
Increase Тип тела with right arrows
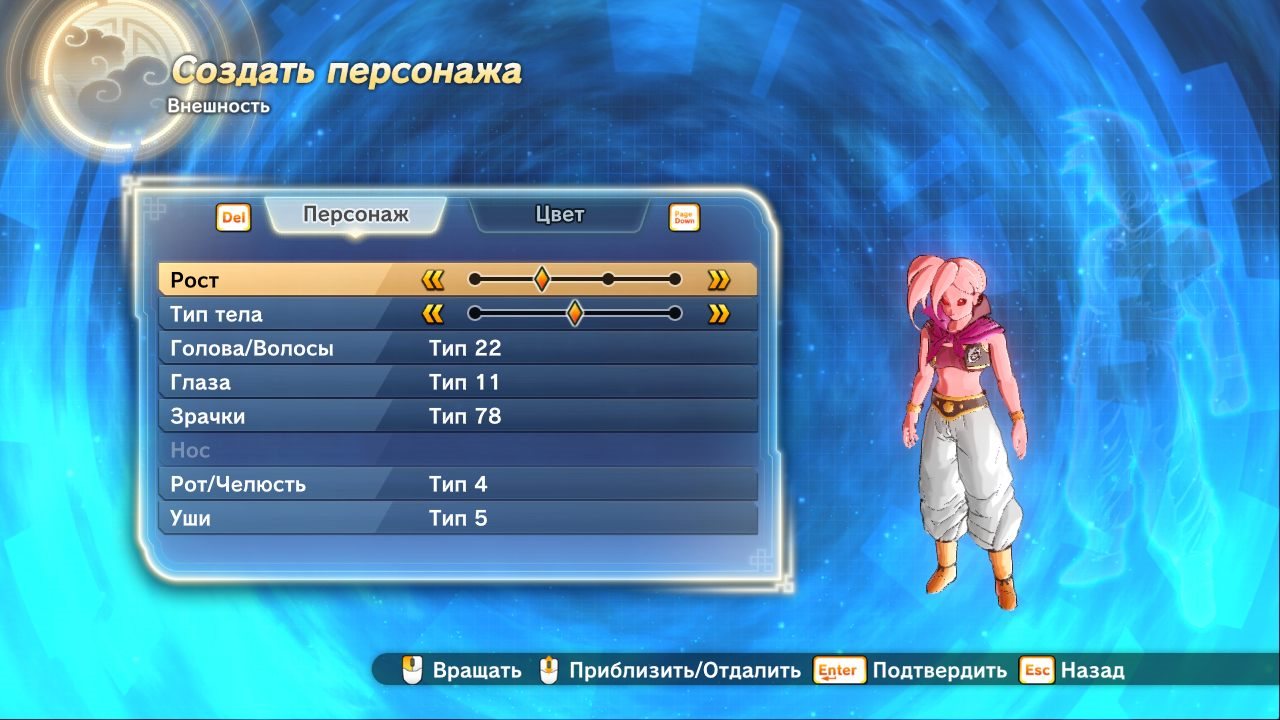point(718,314)
